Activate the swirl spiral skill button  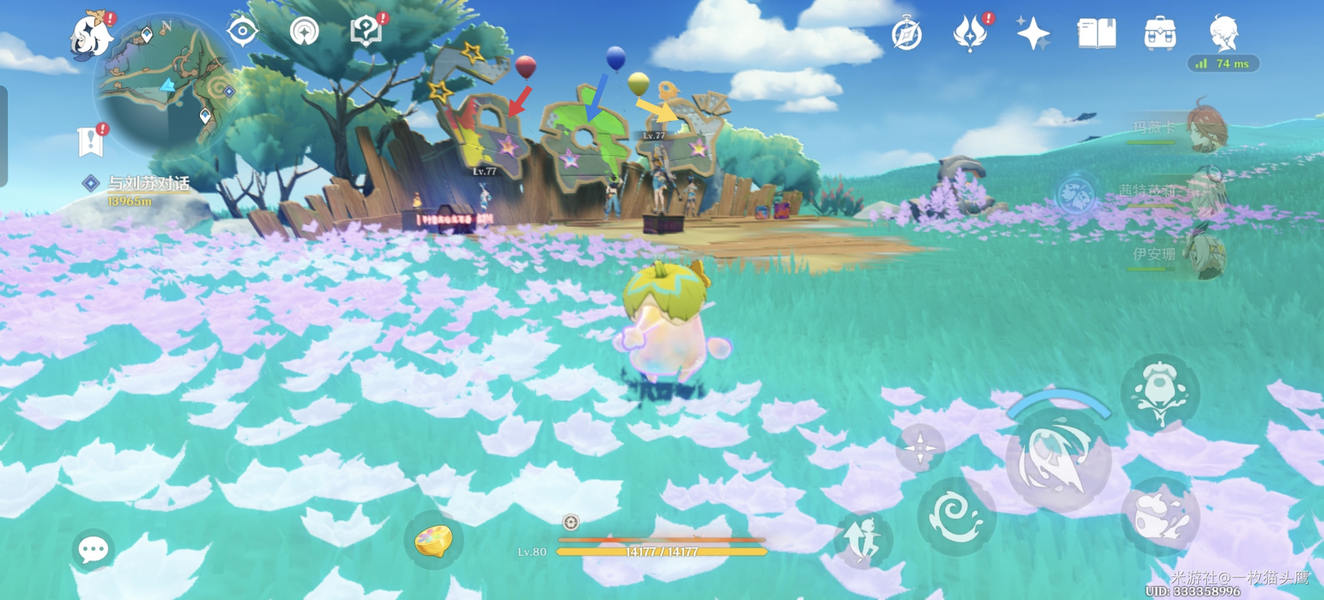956,516
